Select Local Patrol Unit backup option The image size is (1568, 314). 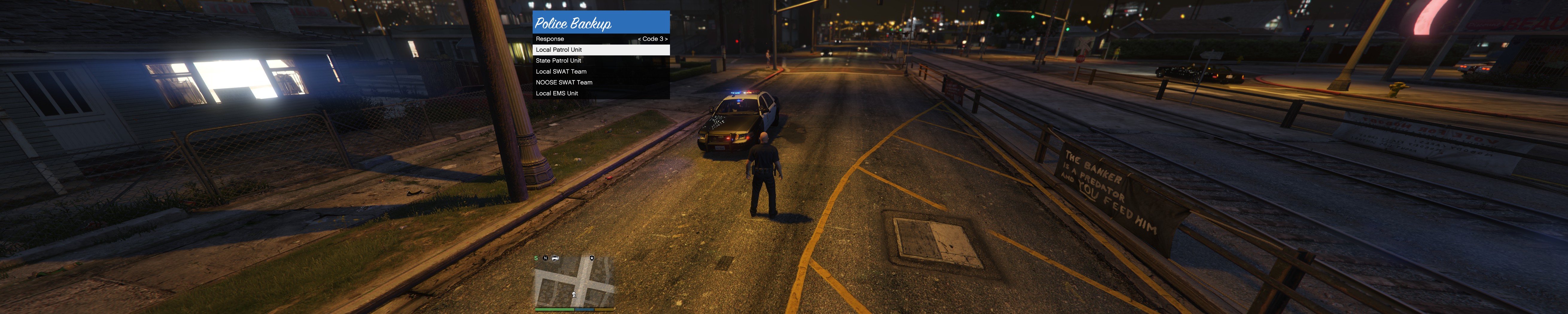pyautogui.click(x=600, y=50)
